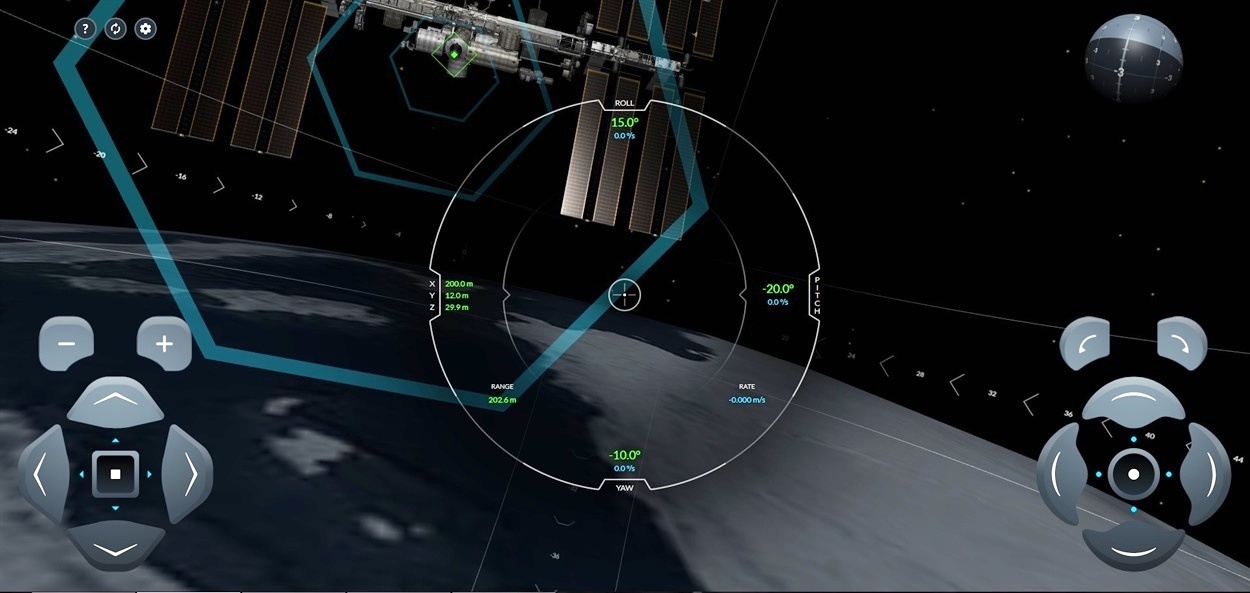Yaw right with the right pad's right button

[1206, 474]
